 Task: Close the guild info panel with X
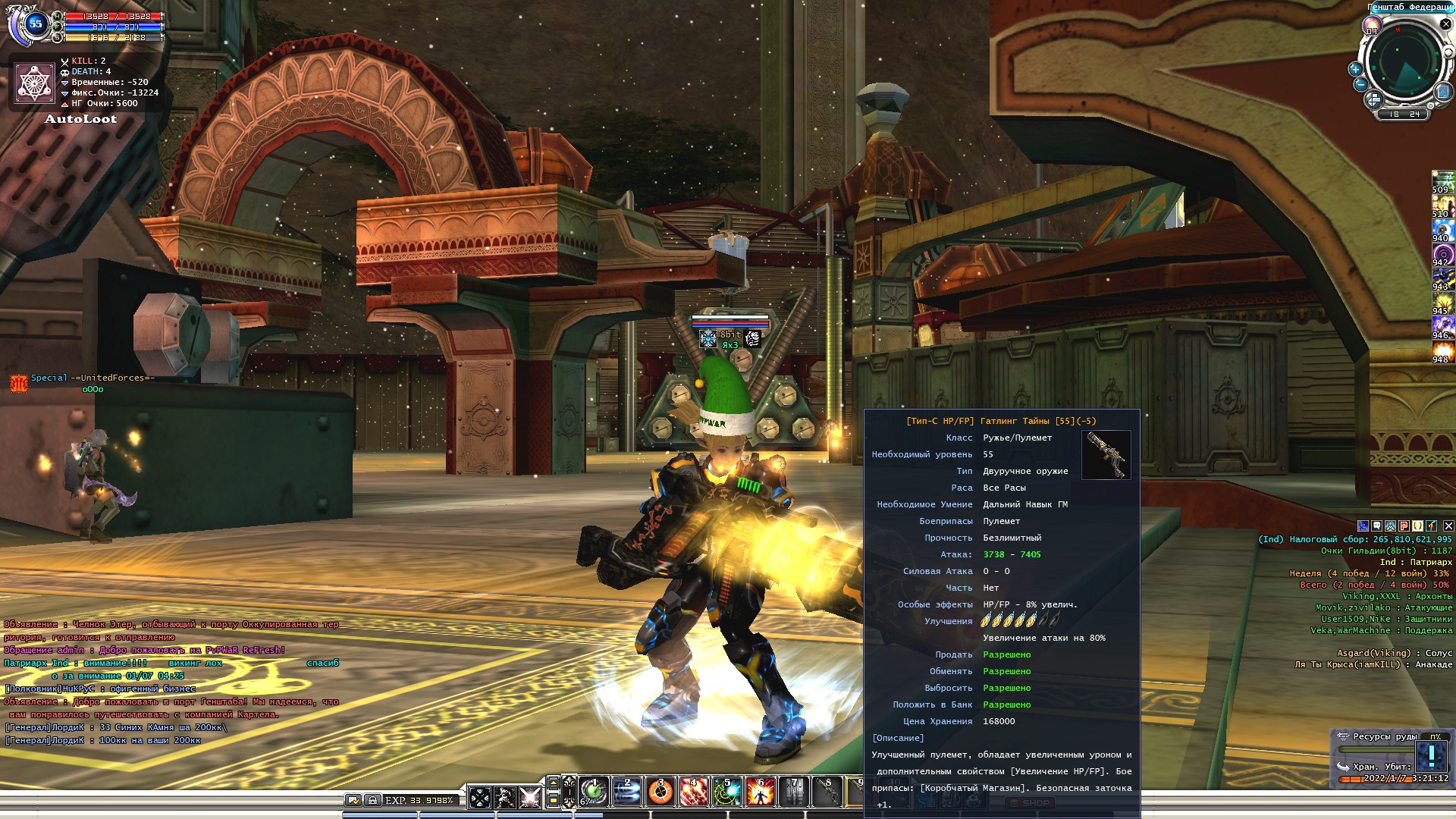pyautogui.click(x=1448, y=526)
